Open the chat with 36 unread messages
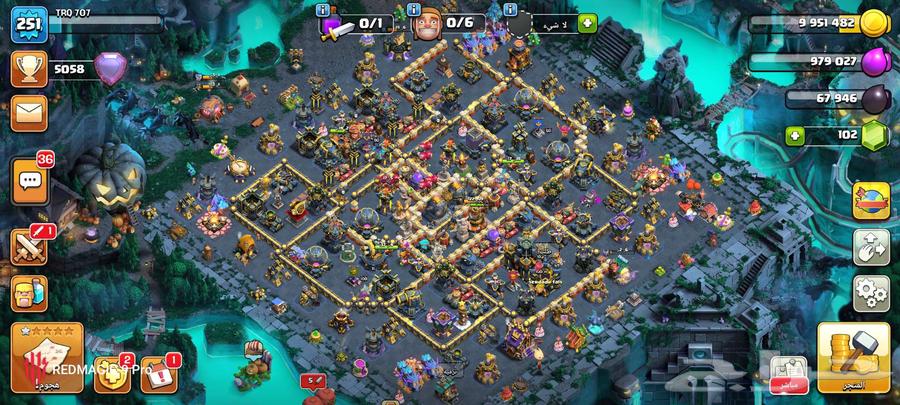 pos(29,181)
